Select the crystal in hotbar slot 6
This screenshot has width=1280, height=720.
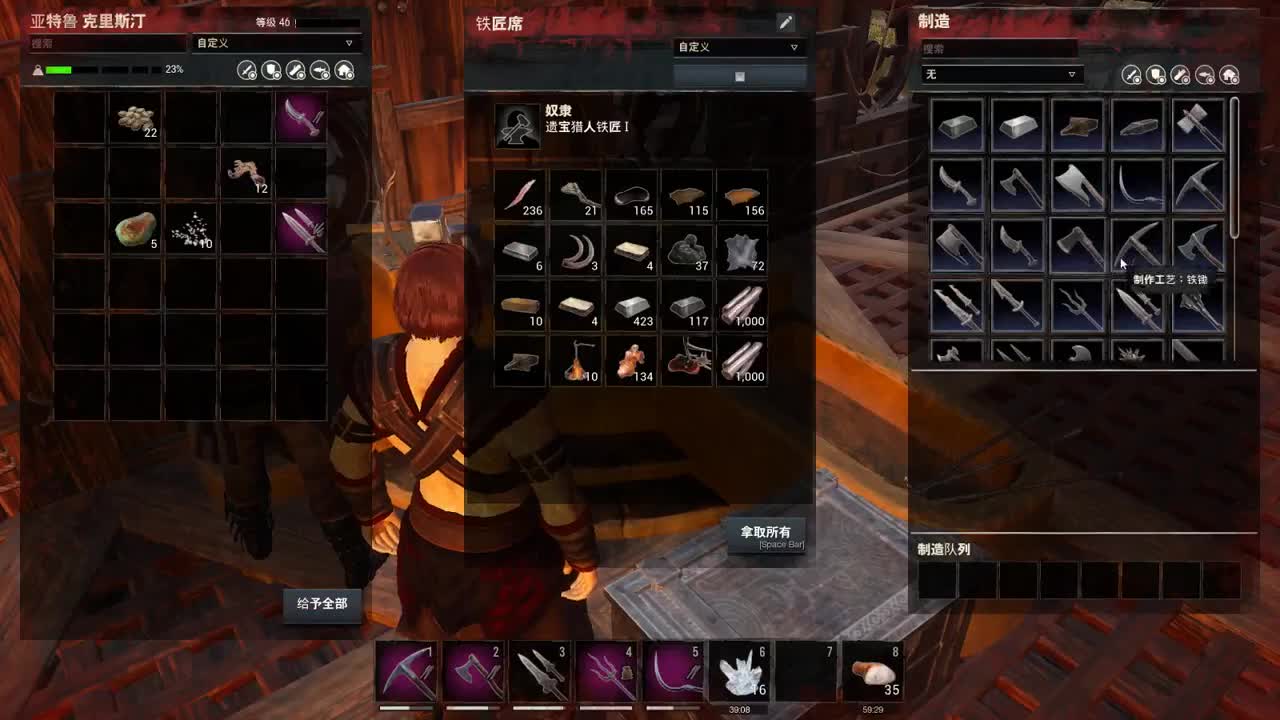coord(738,671)
